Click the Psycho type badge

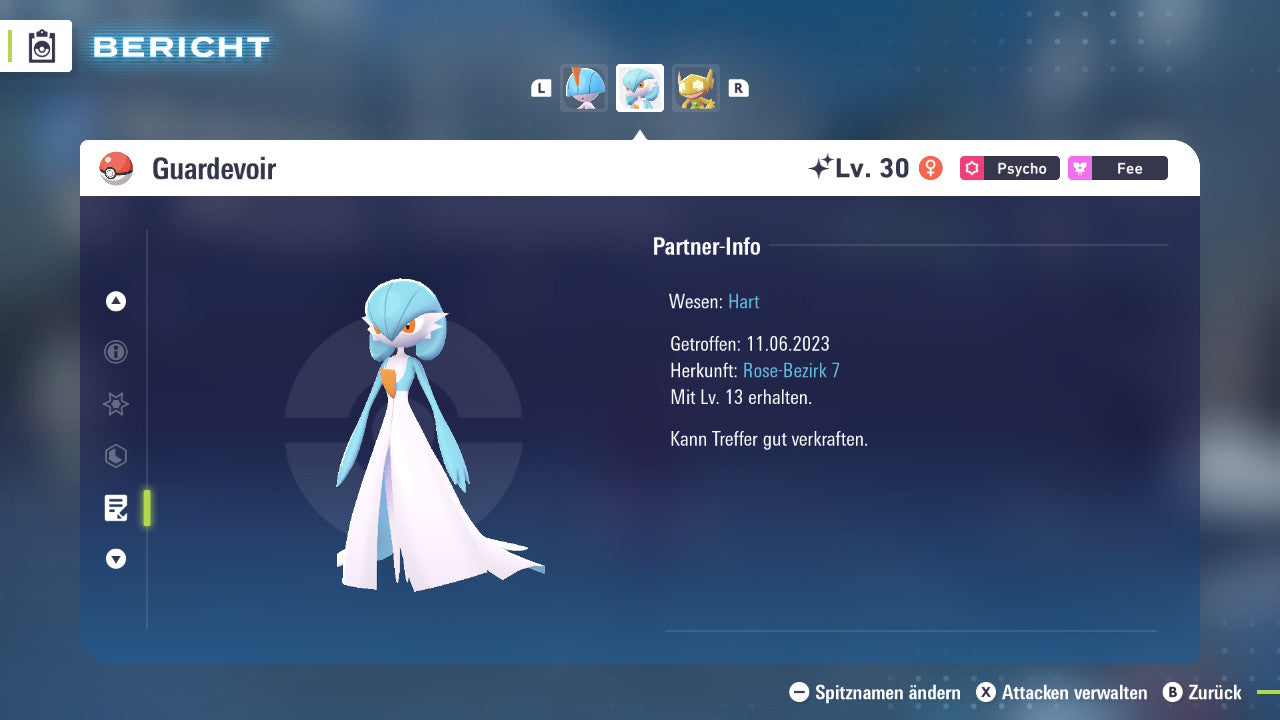point(1008,168)
